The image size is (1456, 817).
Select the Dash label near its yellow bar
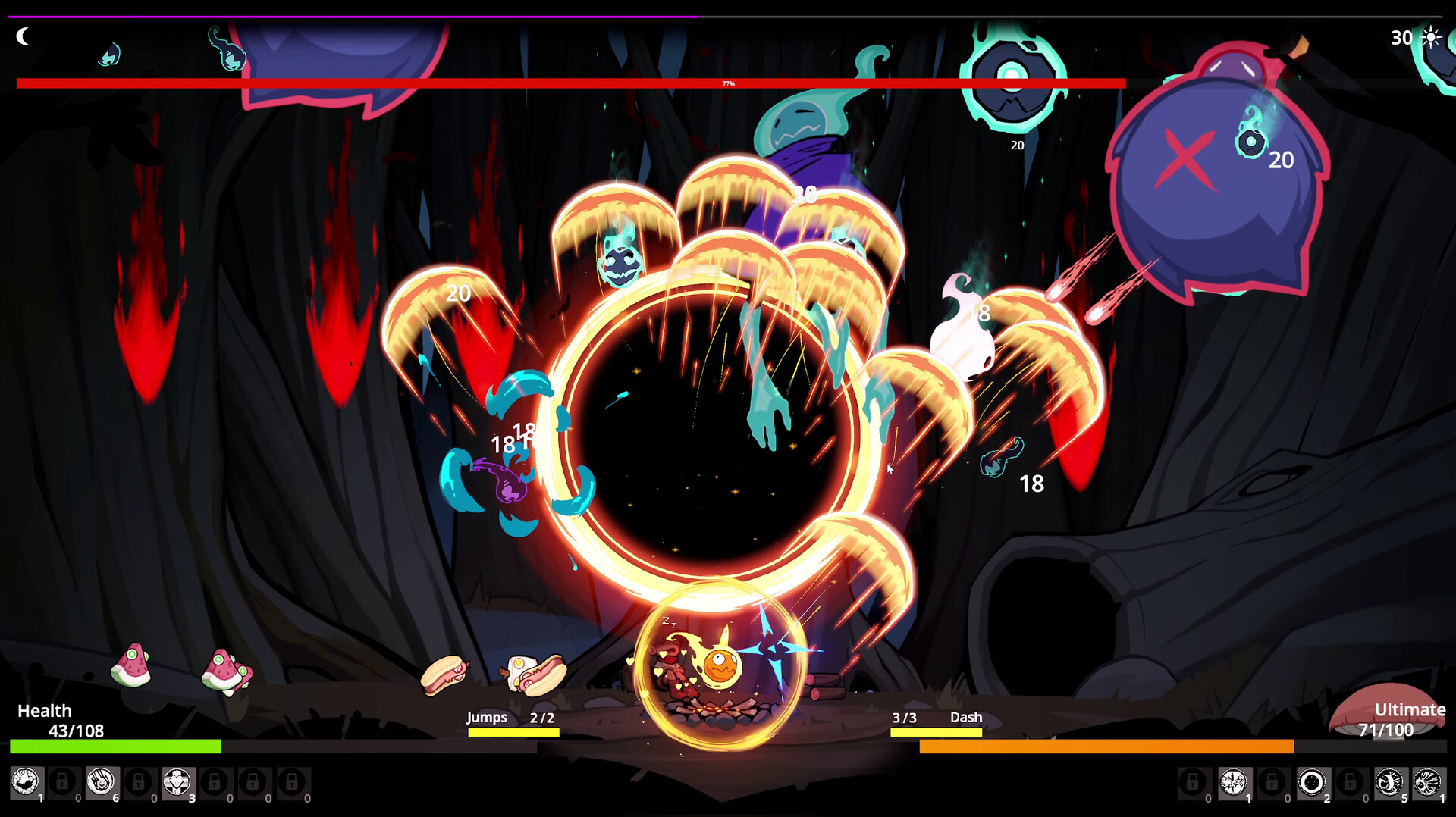[965, 717]
